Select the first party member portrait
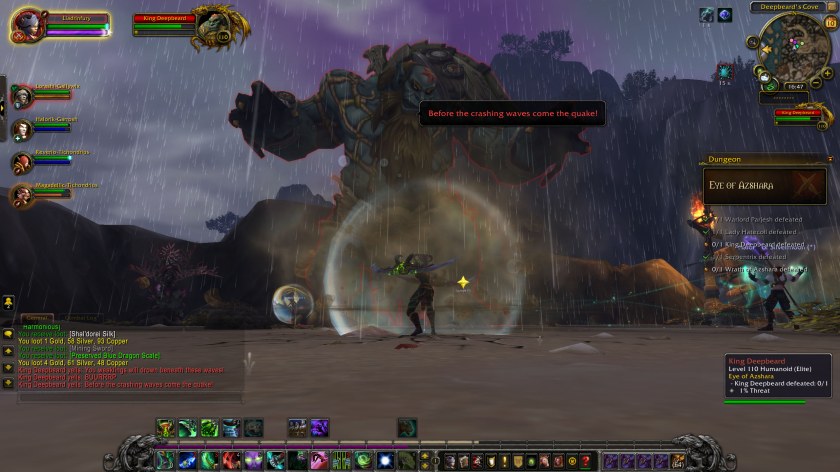Viewport: 840px width, 472px height. pos(22,95)
